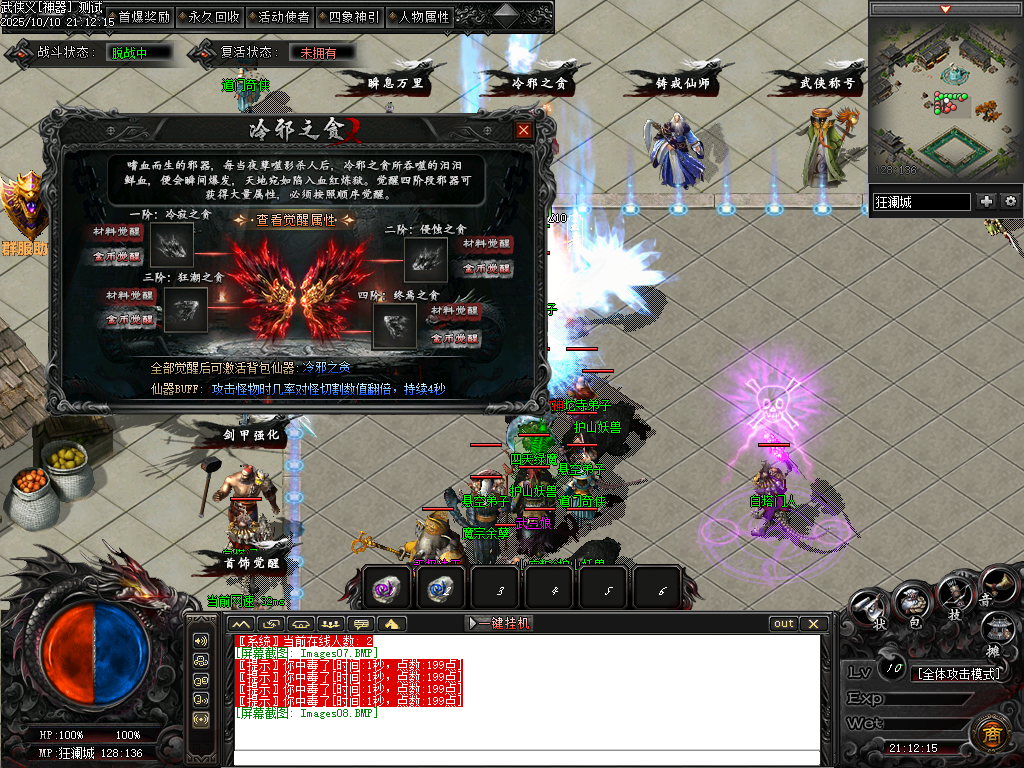Close the 冷邪之贪 panel
The width and height of the screenshot is (1024, 768).
pos(523,130)
